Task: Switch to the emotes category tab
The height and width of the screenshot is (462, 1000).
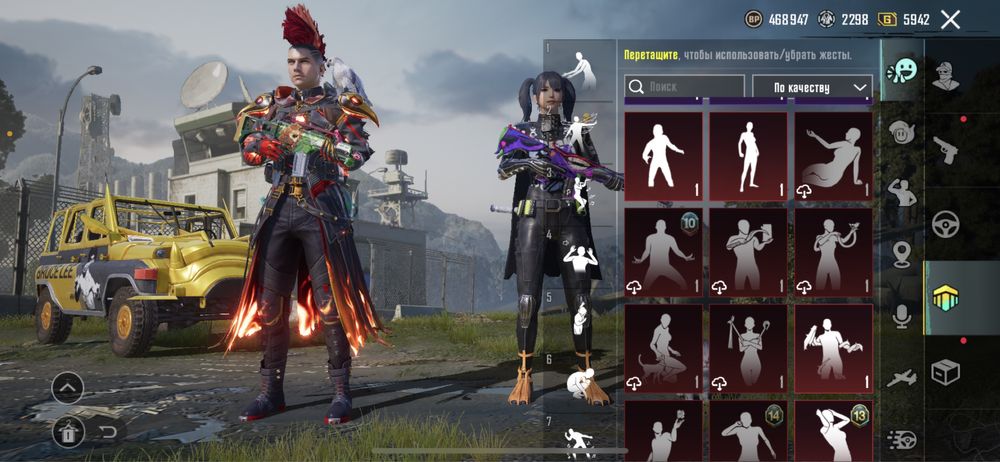Action: click(902, 71)
